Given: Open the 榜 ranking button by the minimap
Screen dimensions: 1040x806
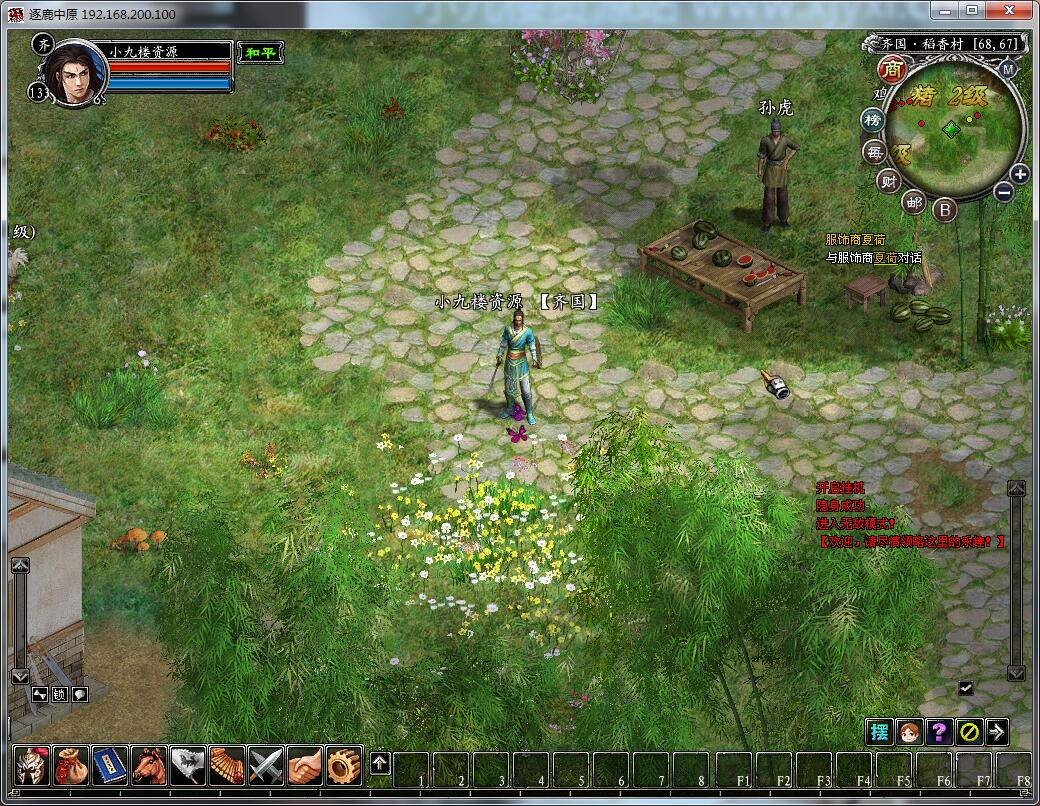Looking at the screenshot, I should (873, 120).
